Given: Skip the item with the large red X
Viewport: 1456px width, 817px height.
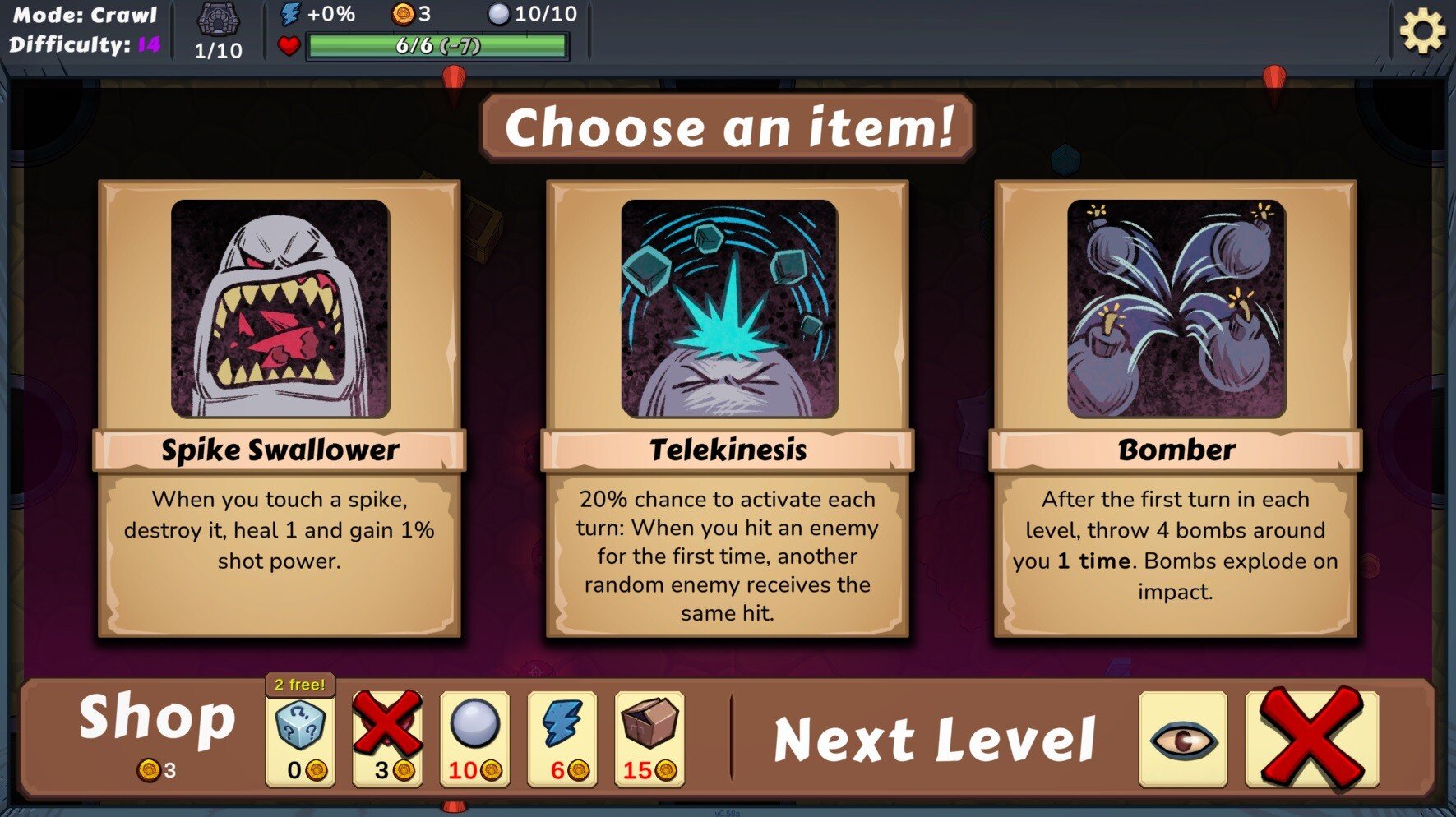Looking at the screenshot, I should pyautogui.click(x=1311, y=739).
